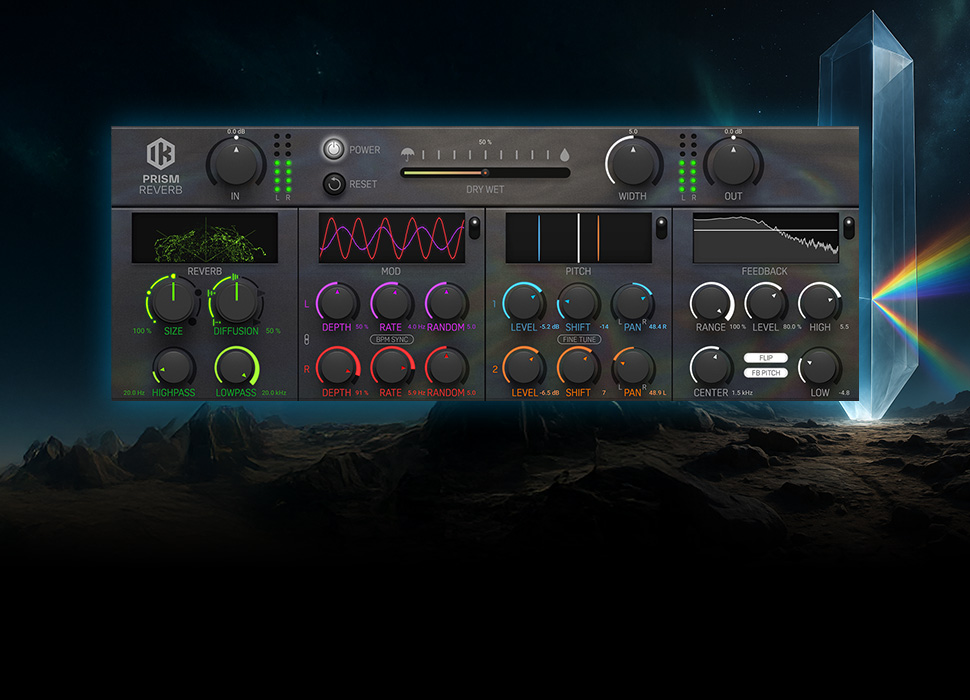The image size is (970, 700).
Task: Click the DIFFUSION knob
Action: point(235,300)
